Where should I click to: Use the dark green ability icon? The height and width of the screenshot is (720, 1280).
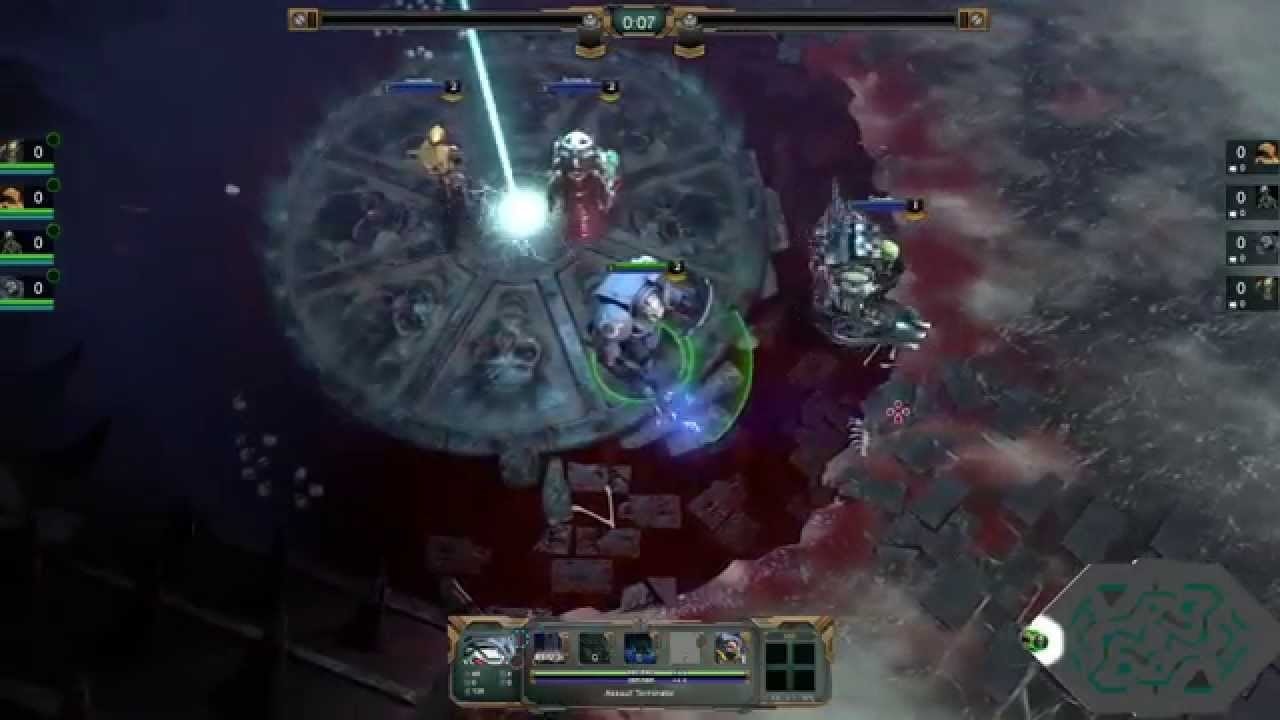(596, 648)
